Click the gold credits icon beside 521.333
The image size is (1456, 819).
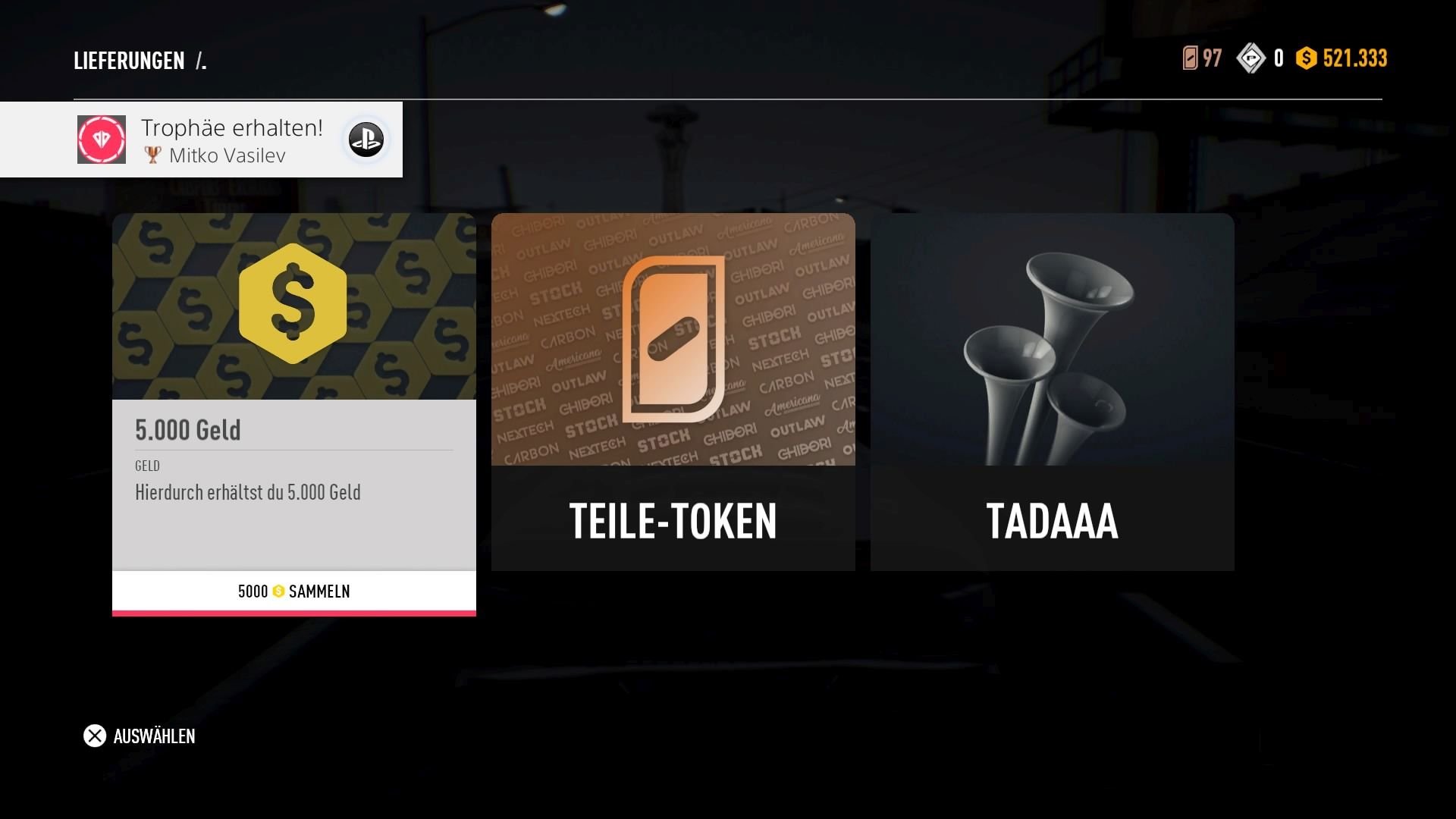1307,58
